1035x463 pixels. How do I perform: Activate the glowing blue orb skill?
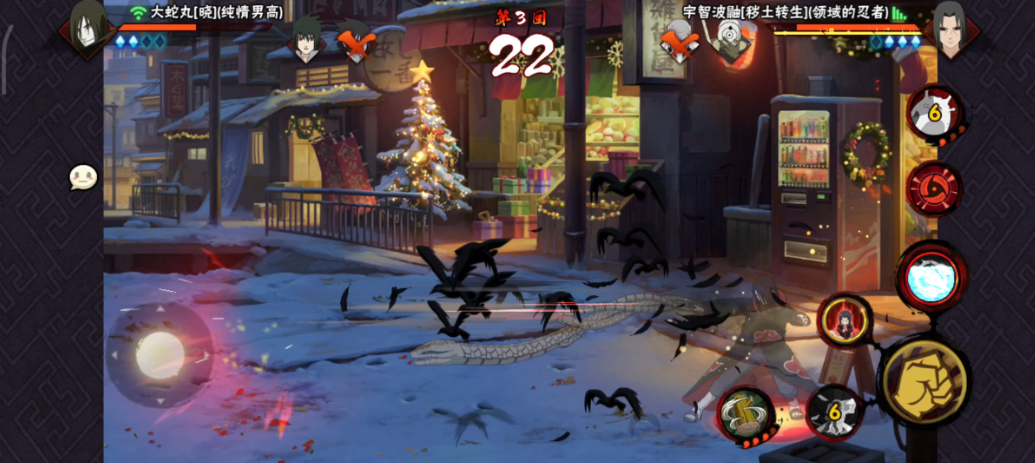click(x=931, y=277)
